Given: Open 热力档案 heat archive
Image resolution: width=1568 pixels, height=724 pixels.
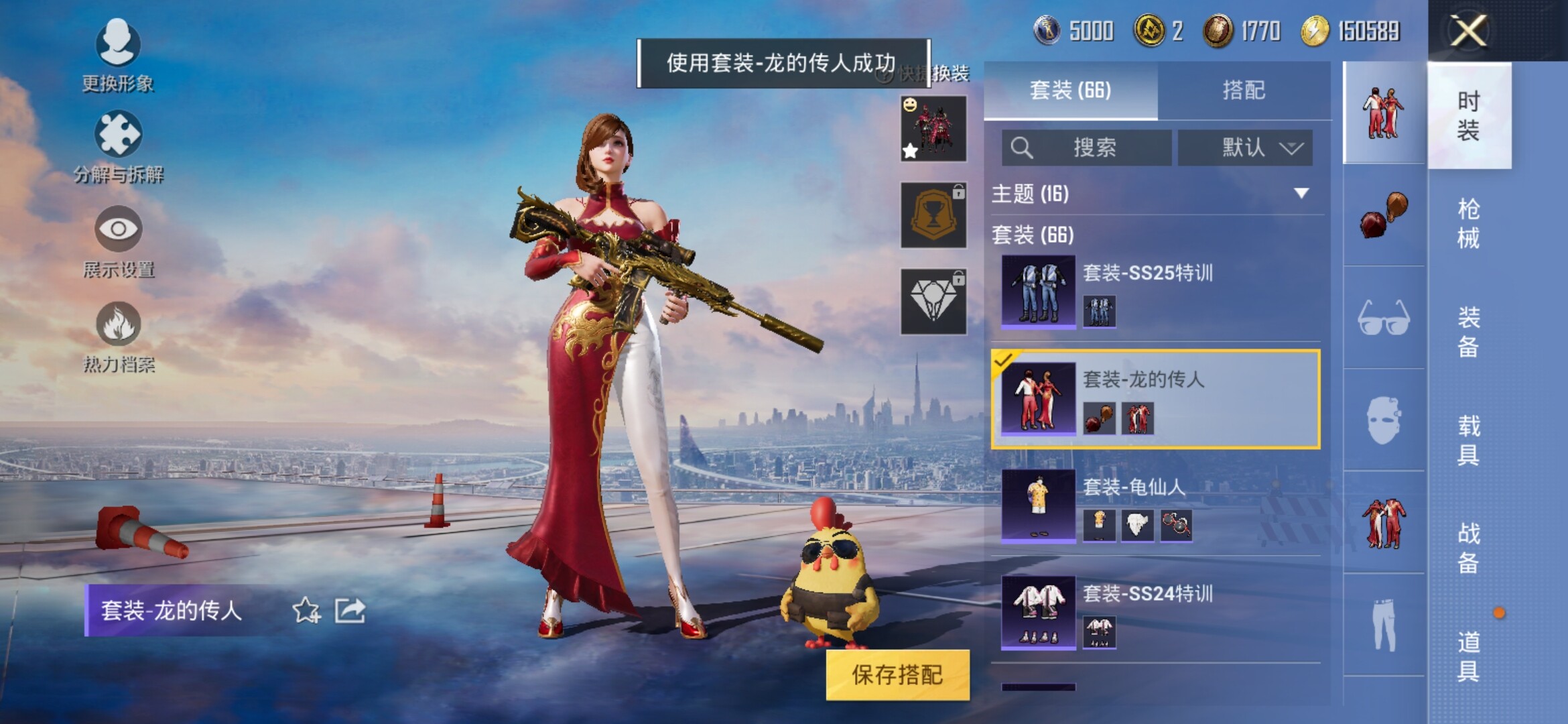Looking at the screenshot, I should click(x=118, y=337).
